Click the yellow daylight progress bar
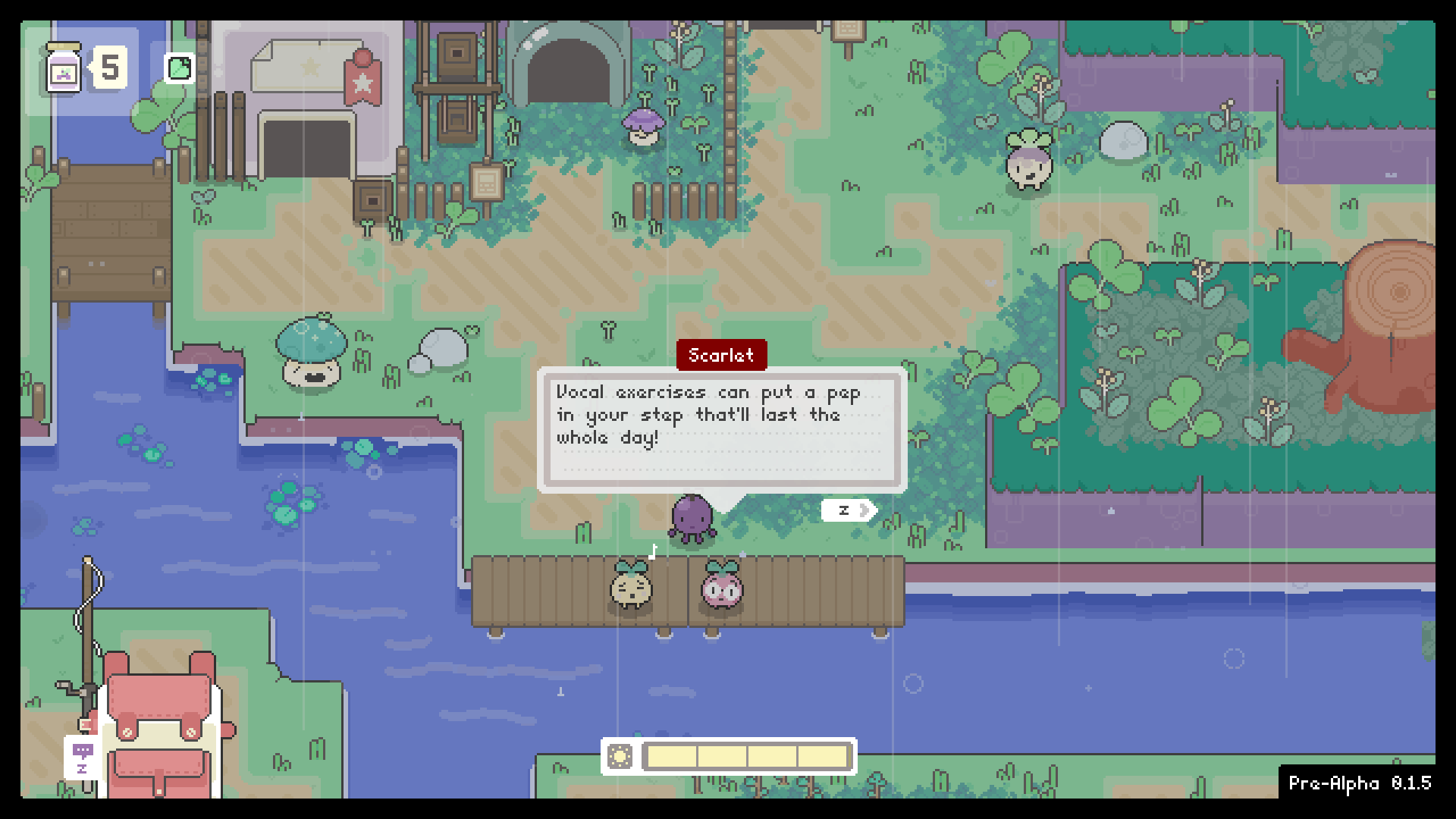The image size is (1456, 819). click(x=747, y=757)
